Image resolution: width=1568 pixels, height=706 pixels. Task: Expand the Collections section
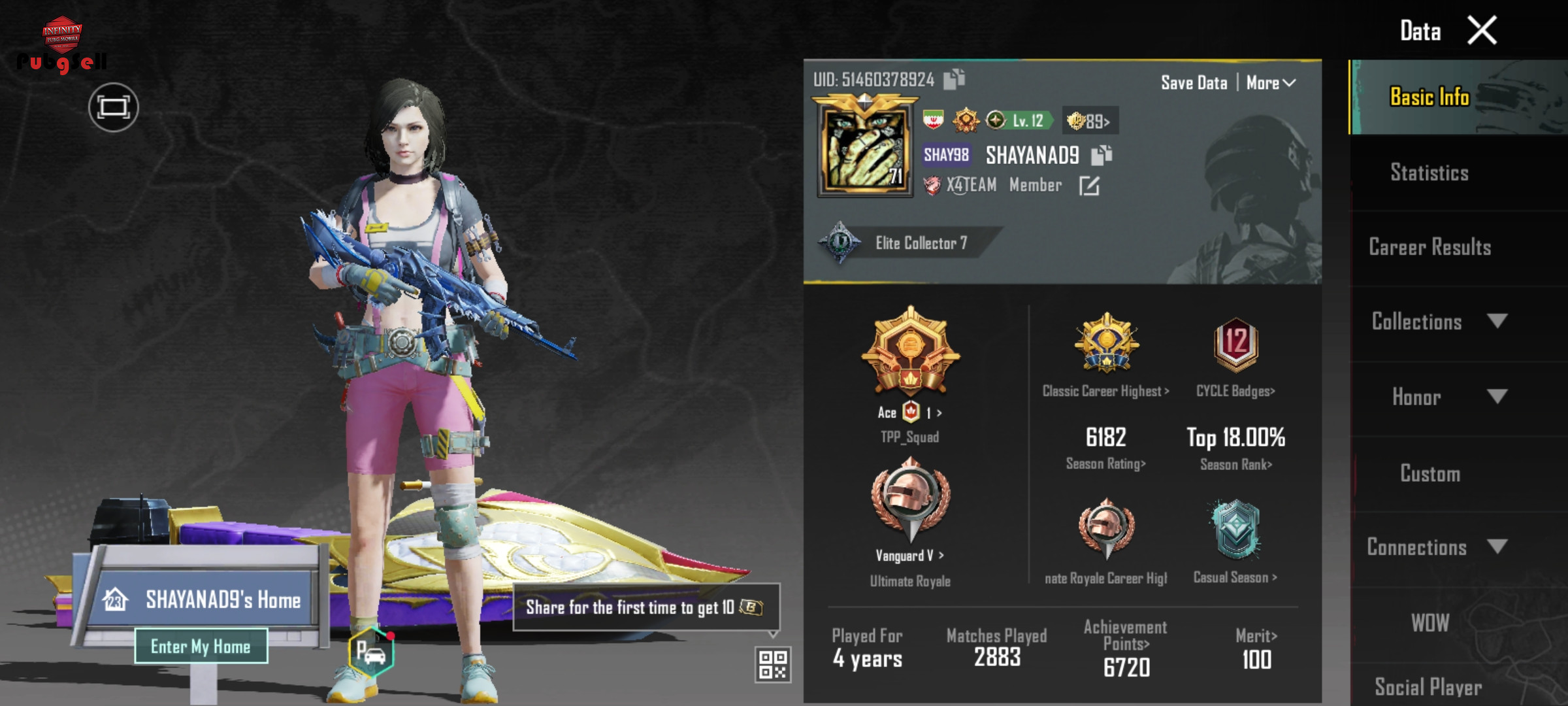click(x=1437, y=322)
